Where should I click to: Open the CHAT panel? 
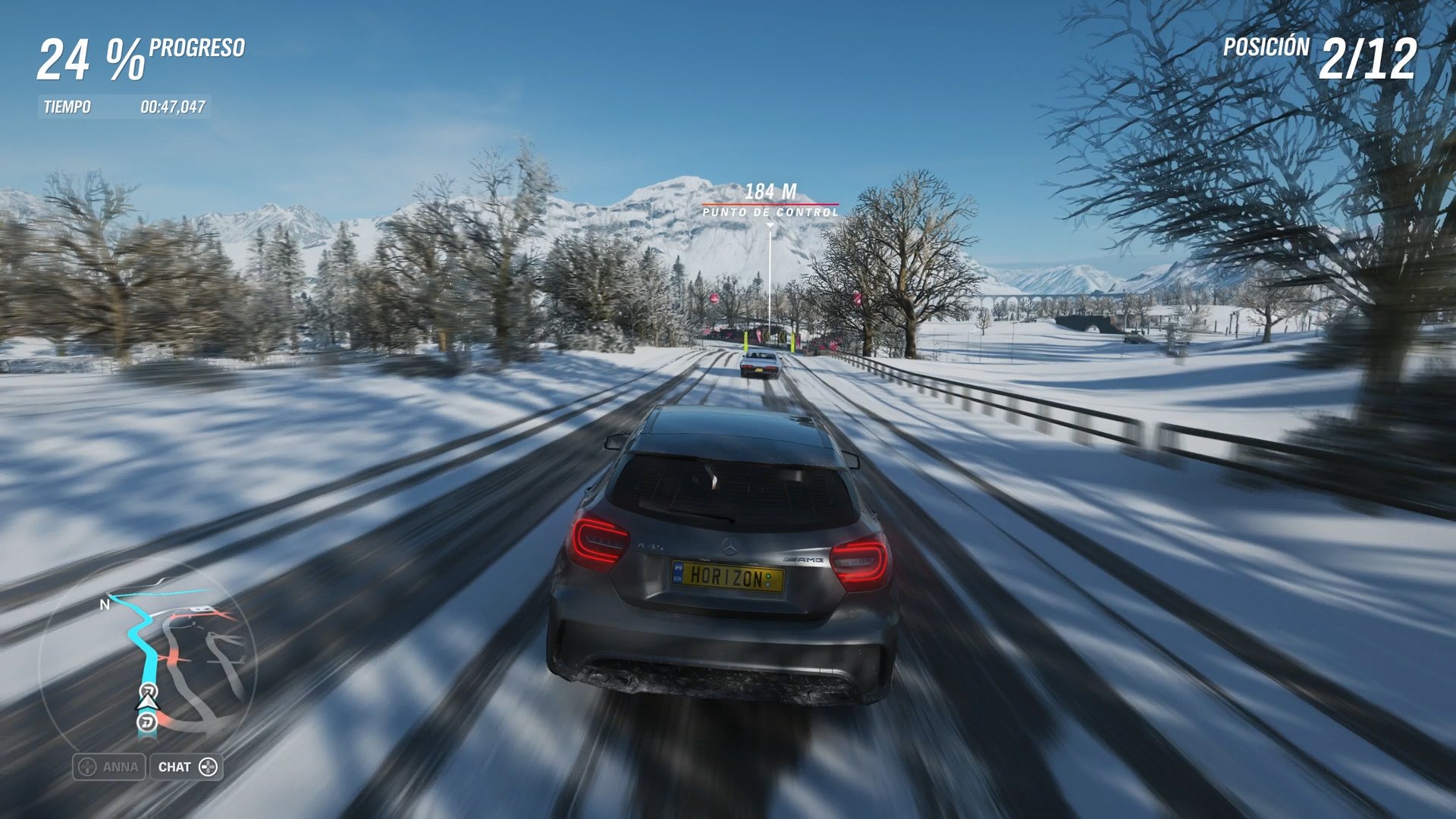(185, 767)
